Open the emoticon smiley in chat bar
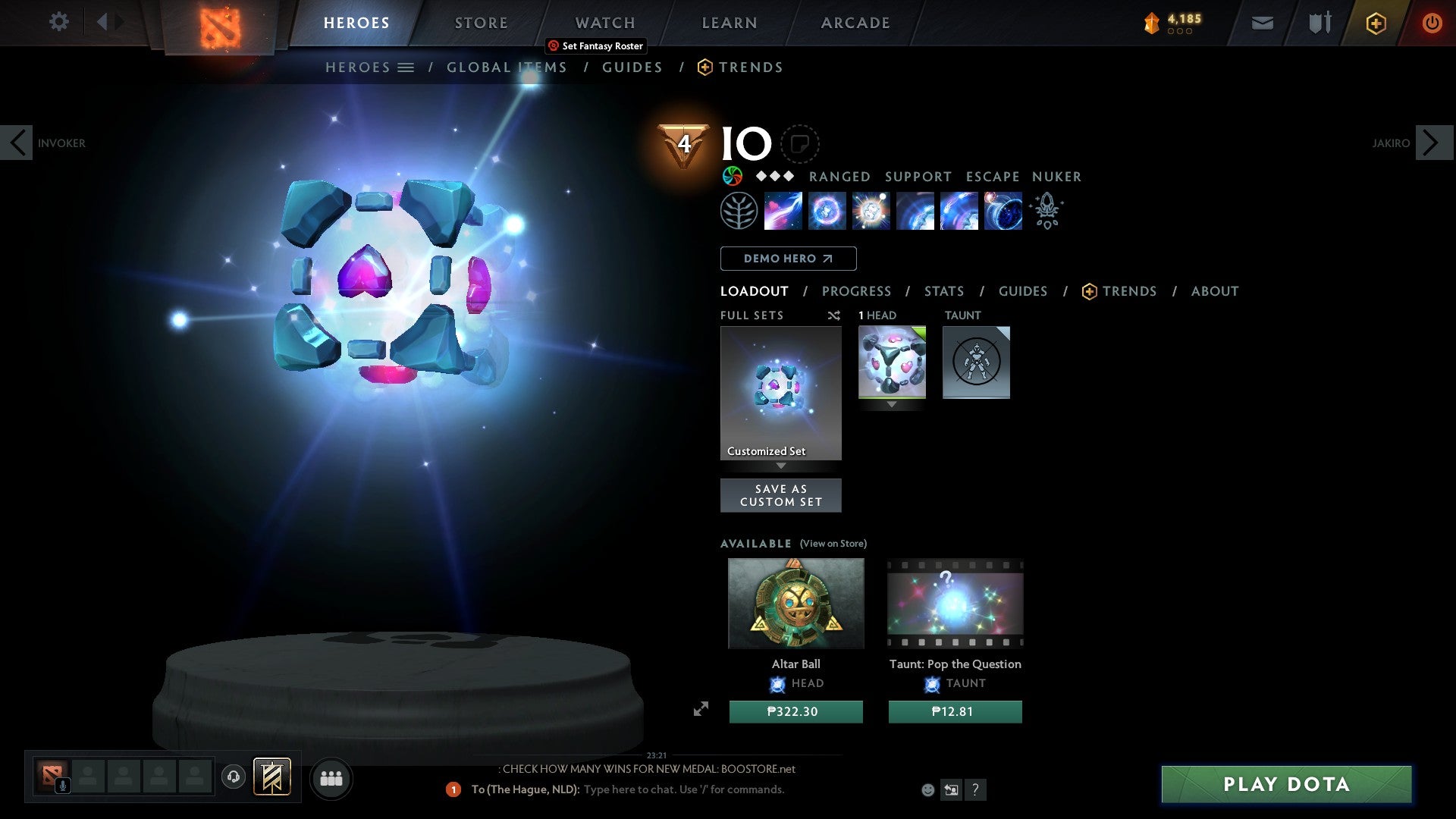1456x819 pixels. point(927,789)
